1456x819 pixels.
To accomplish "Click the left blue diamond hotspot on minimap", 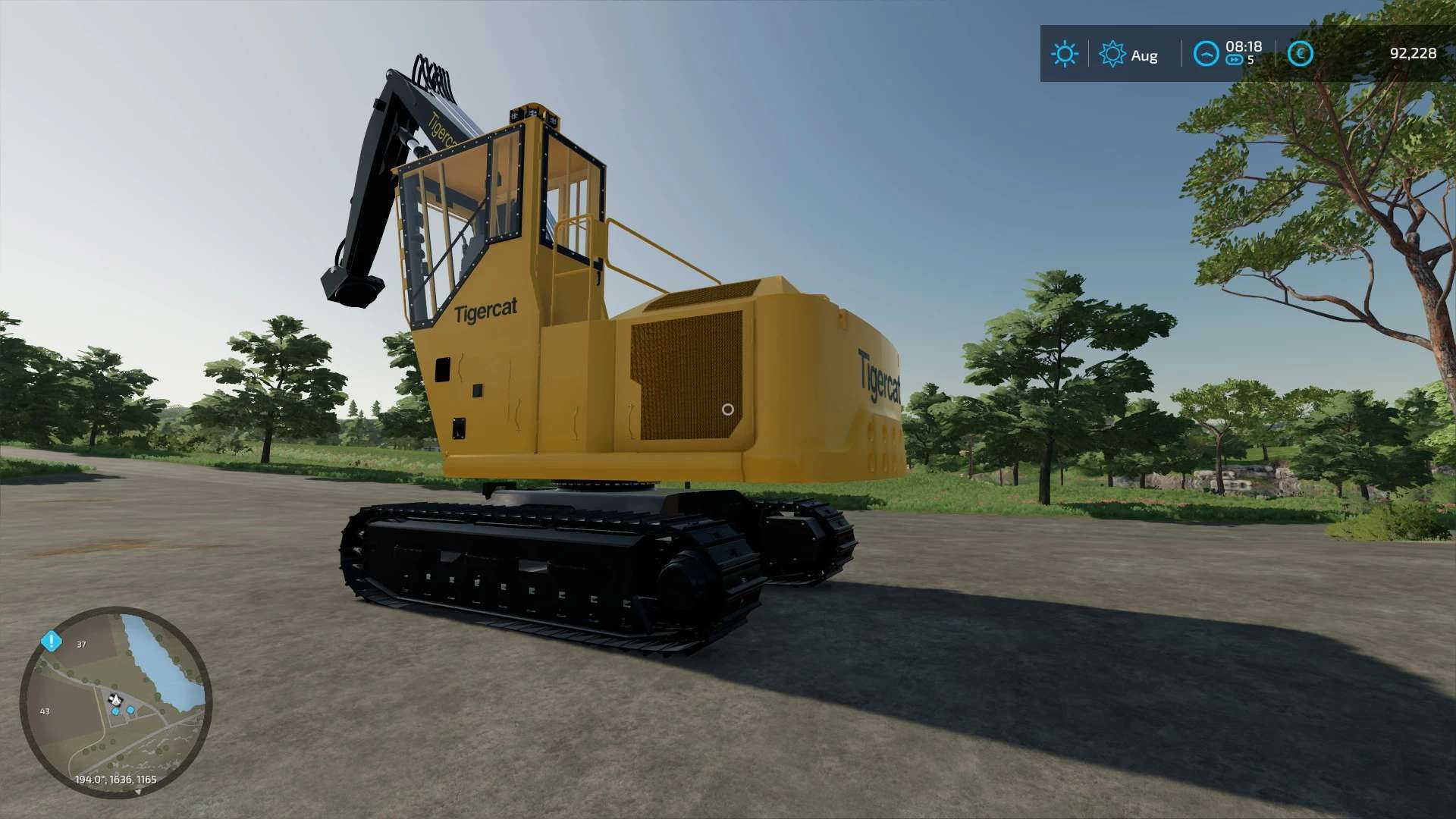I will pyautogui.click(x=115, y=711).
